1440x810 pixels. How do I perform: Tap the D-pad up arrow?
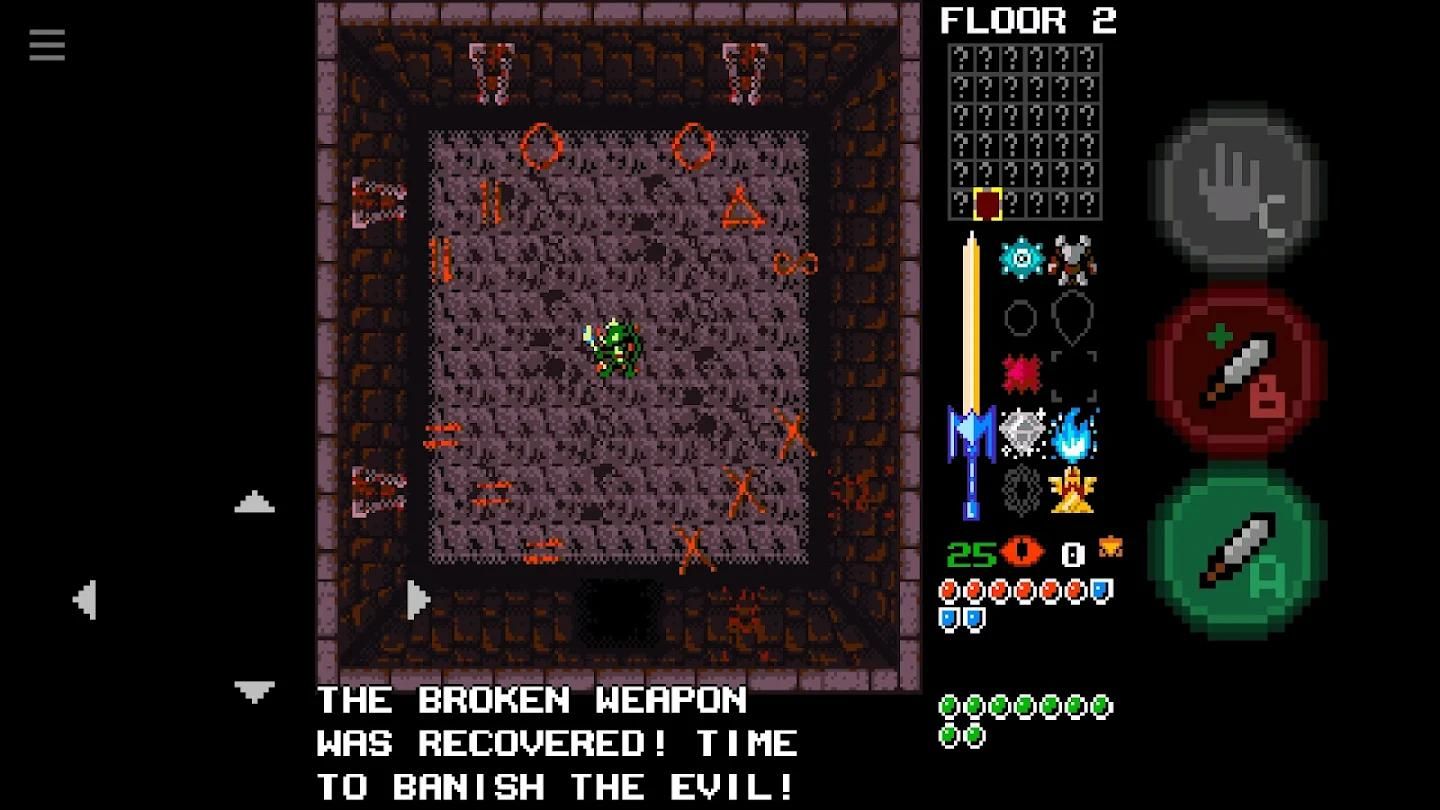(254, 503)
